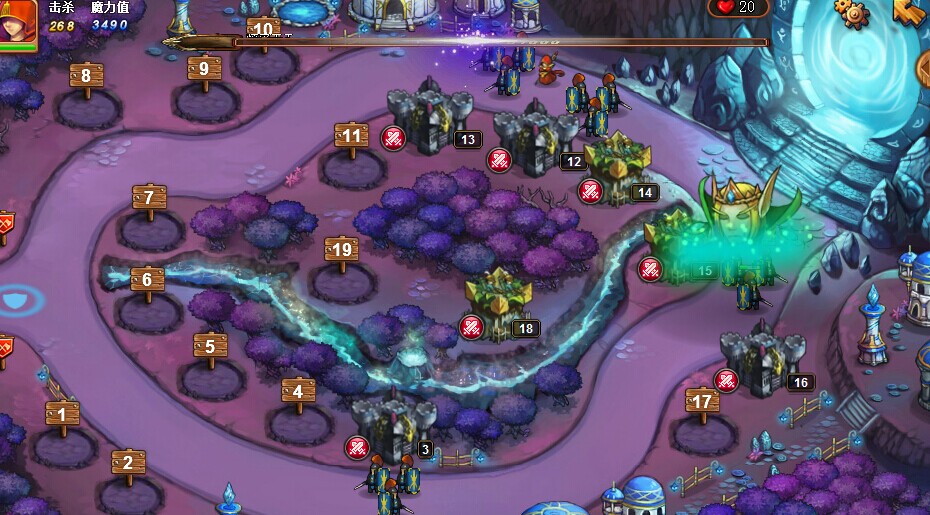Click the red sword icon beside tower 13

393,138
